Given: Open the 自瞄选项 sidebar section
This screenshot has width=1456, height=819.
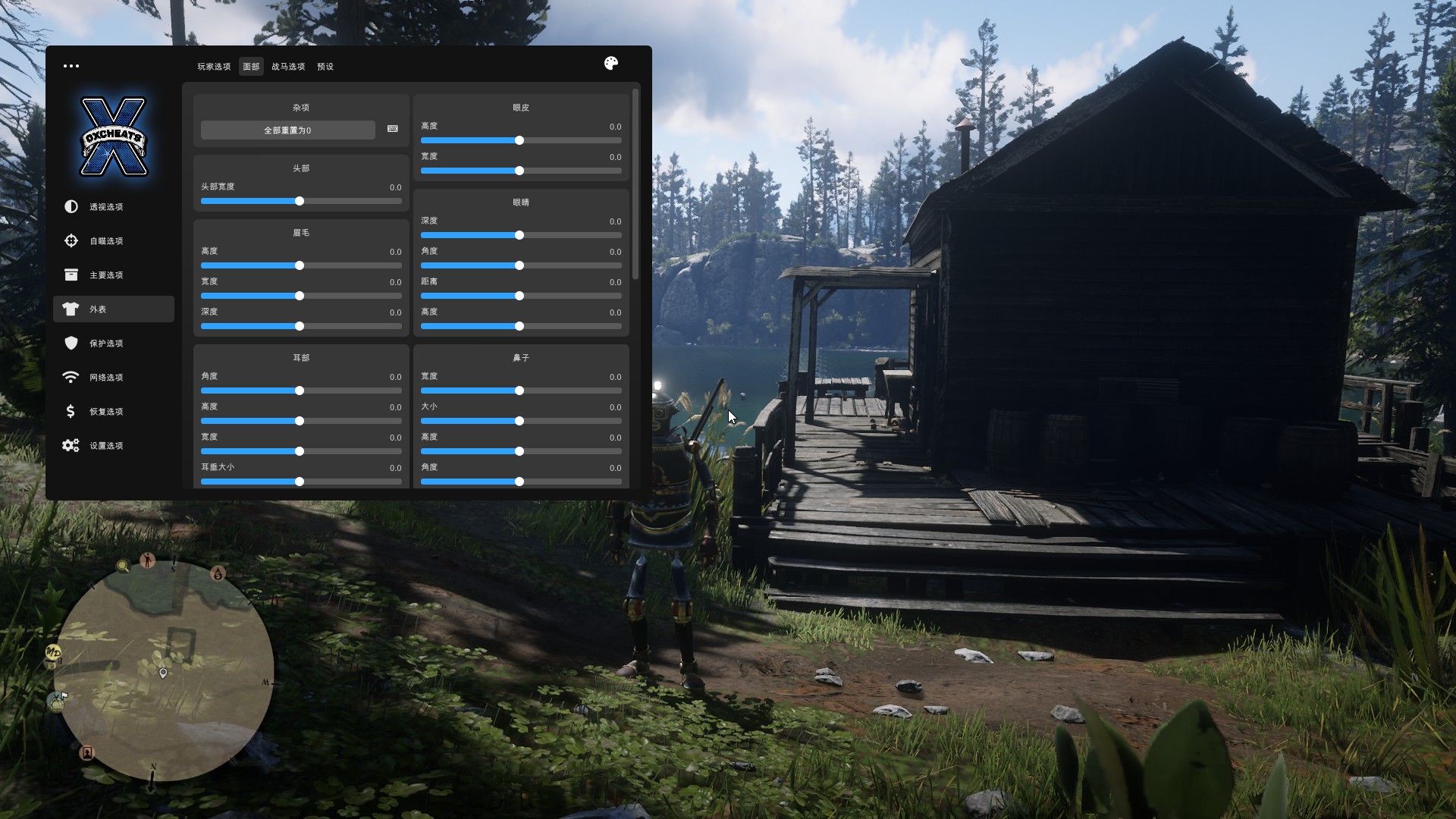Looking at the screenshot, I should [x=105, y=241].
